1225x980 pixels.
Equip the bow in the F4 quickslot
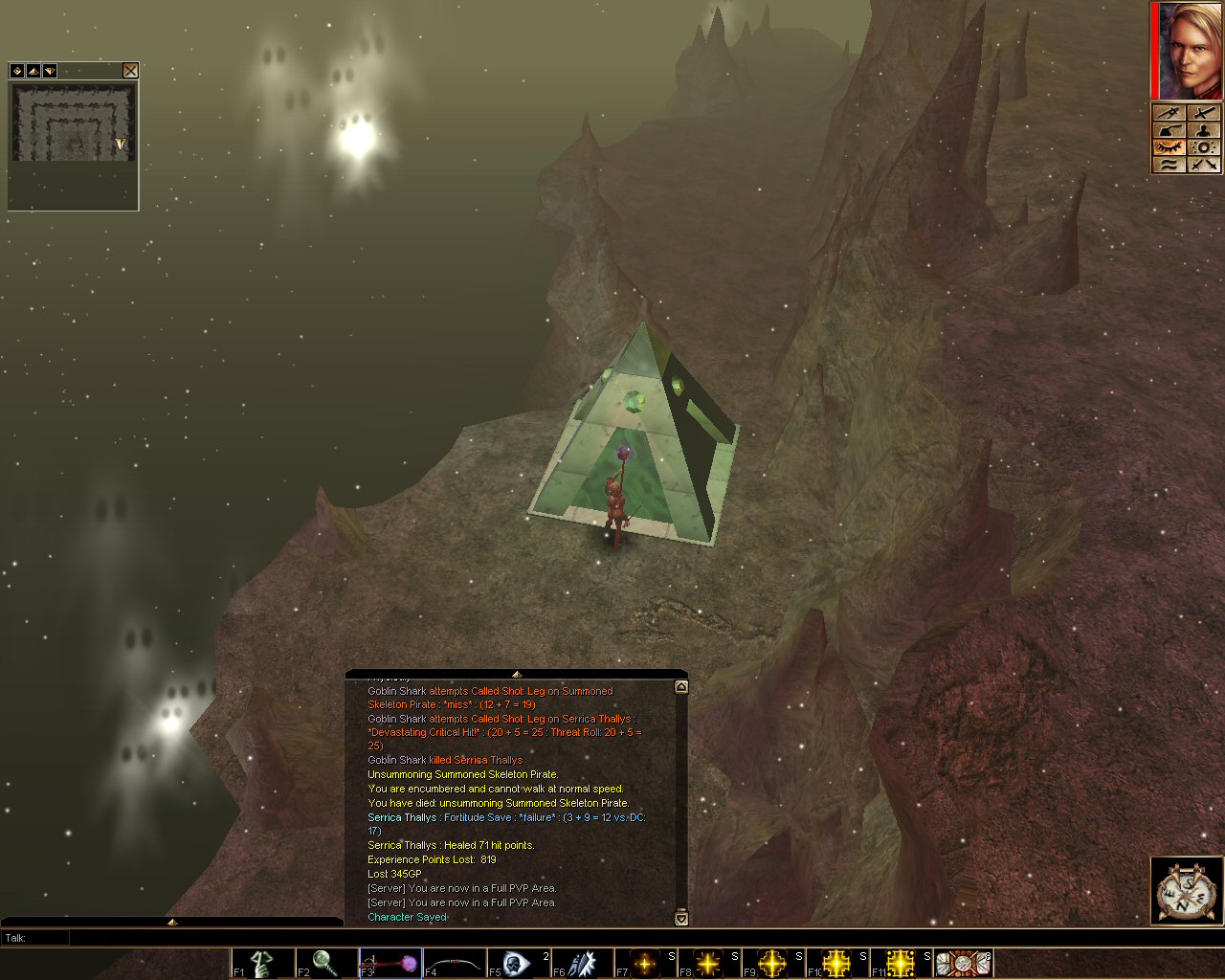click(455, 963)
